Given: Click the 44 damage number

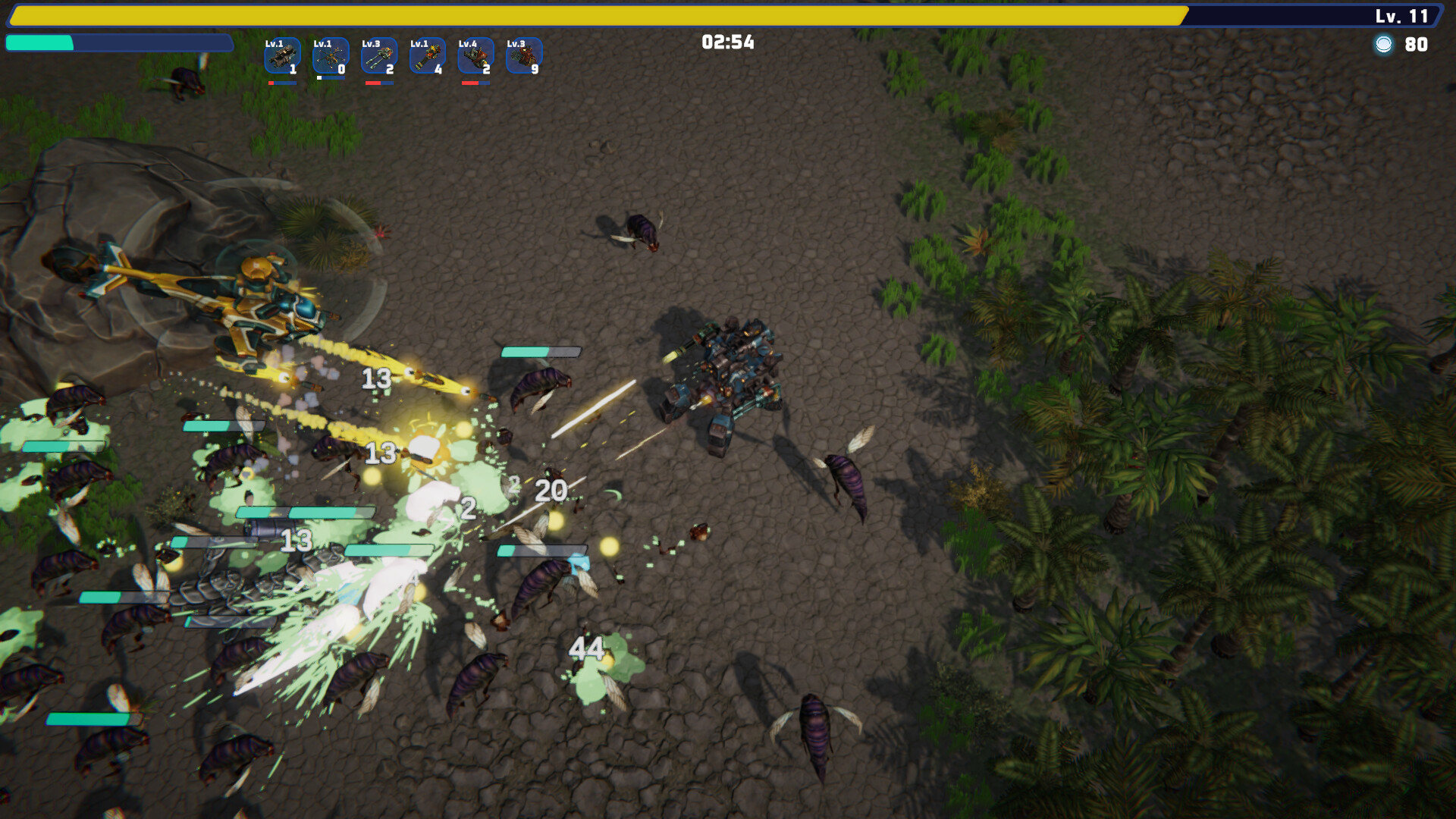Looking at the screenshot, I should [586, 650].
